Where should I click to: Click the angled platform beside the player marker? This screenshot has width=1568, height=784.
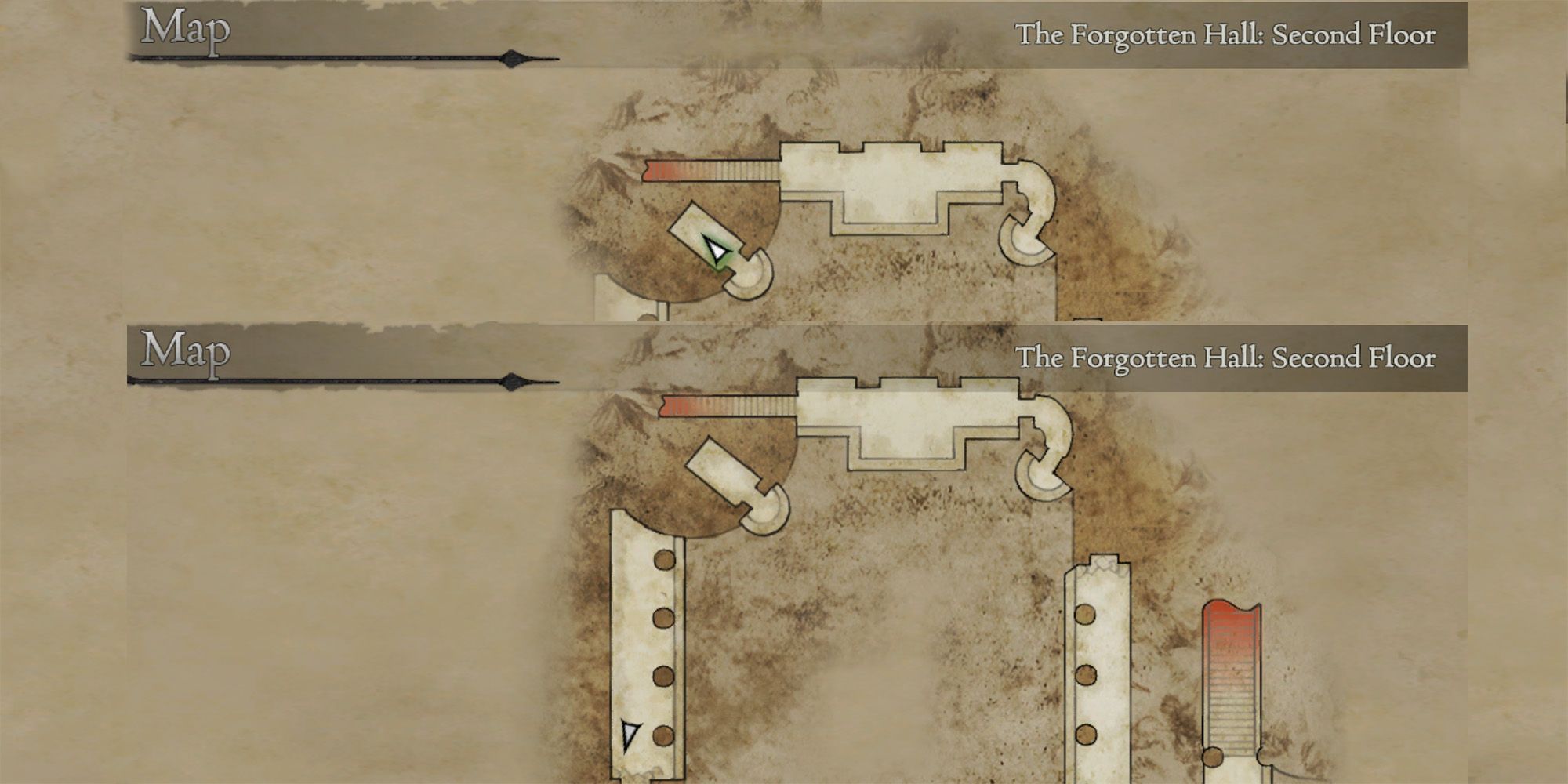point(696,229)
